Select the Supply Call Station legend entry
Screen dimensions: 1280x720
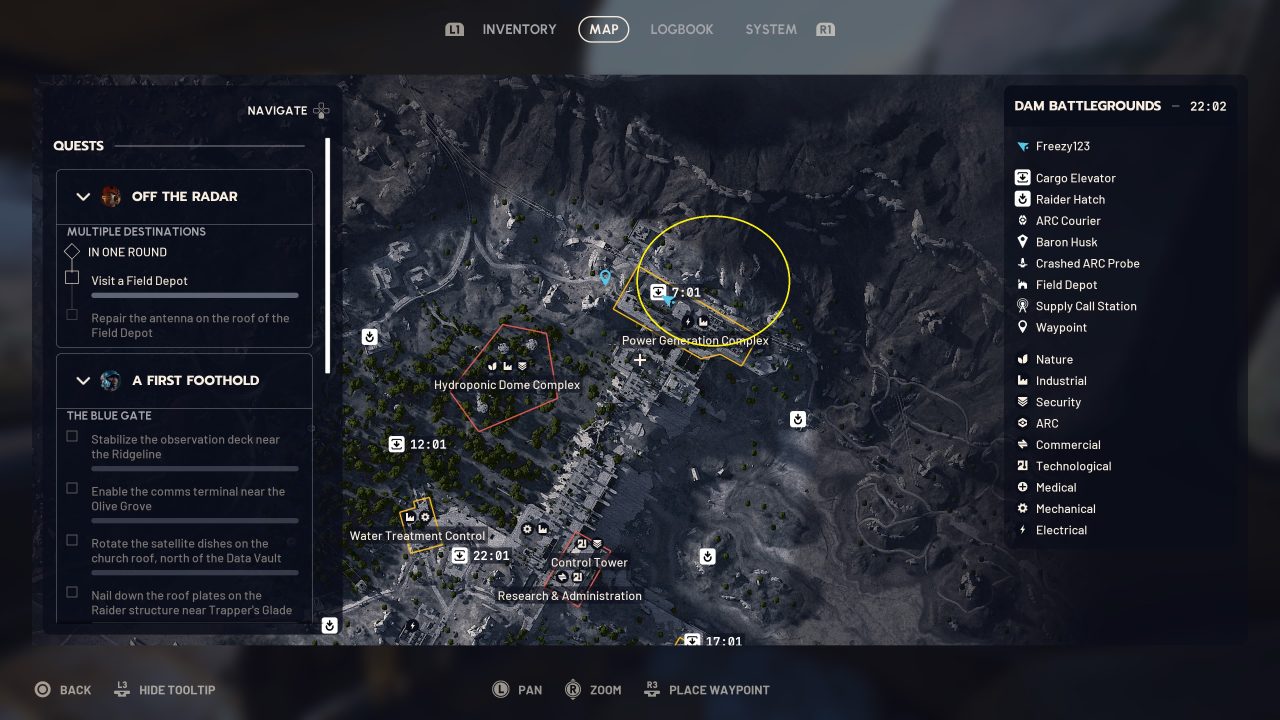[1086, 306]
